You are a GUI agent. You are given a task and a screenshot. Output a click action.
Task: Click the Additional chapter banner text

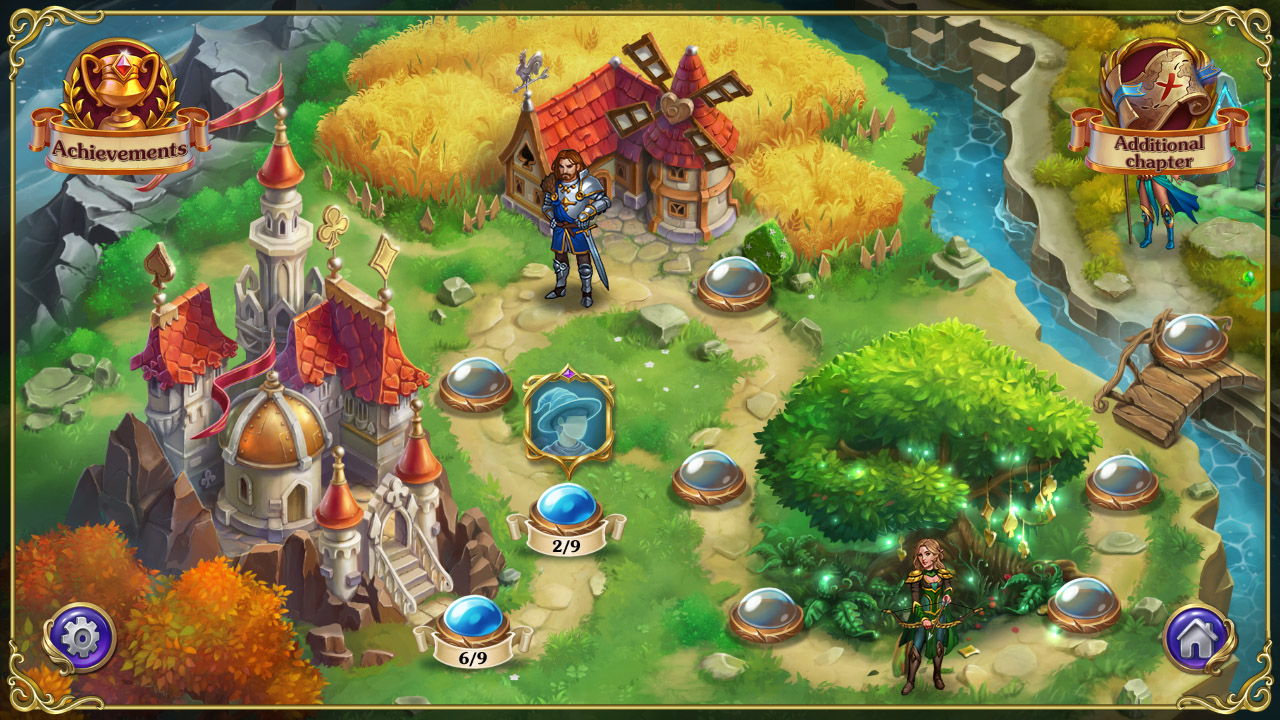1157,152
